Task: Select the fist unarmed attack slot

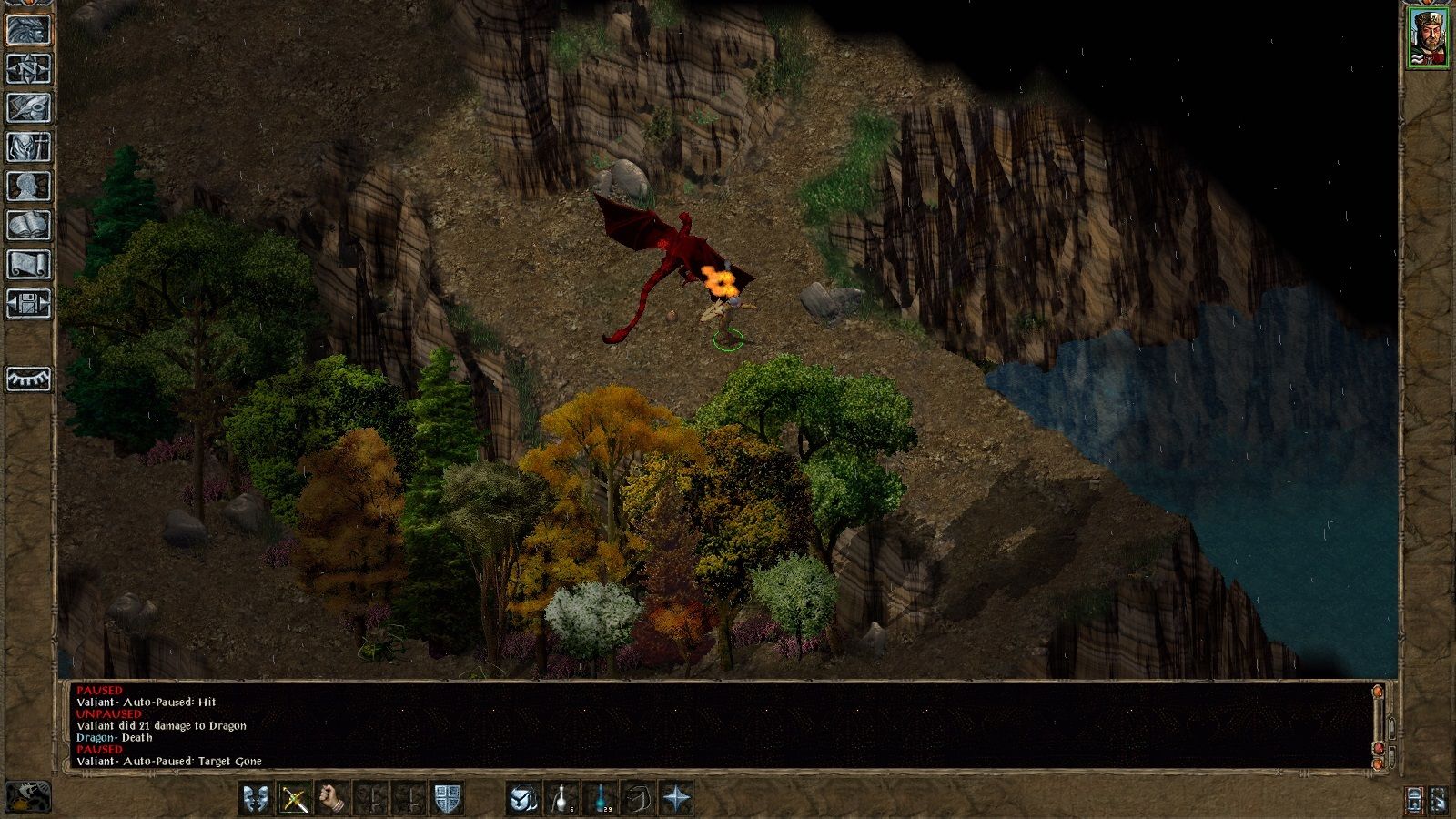Action: [332, 799]
